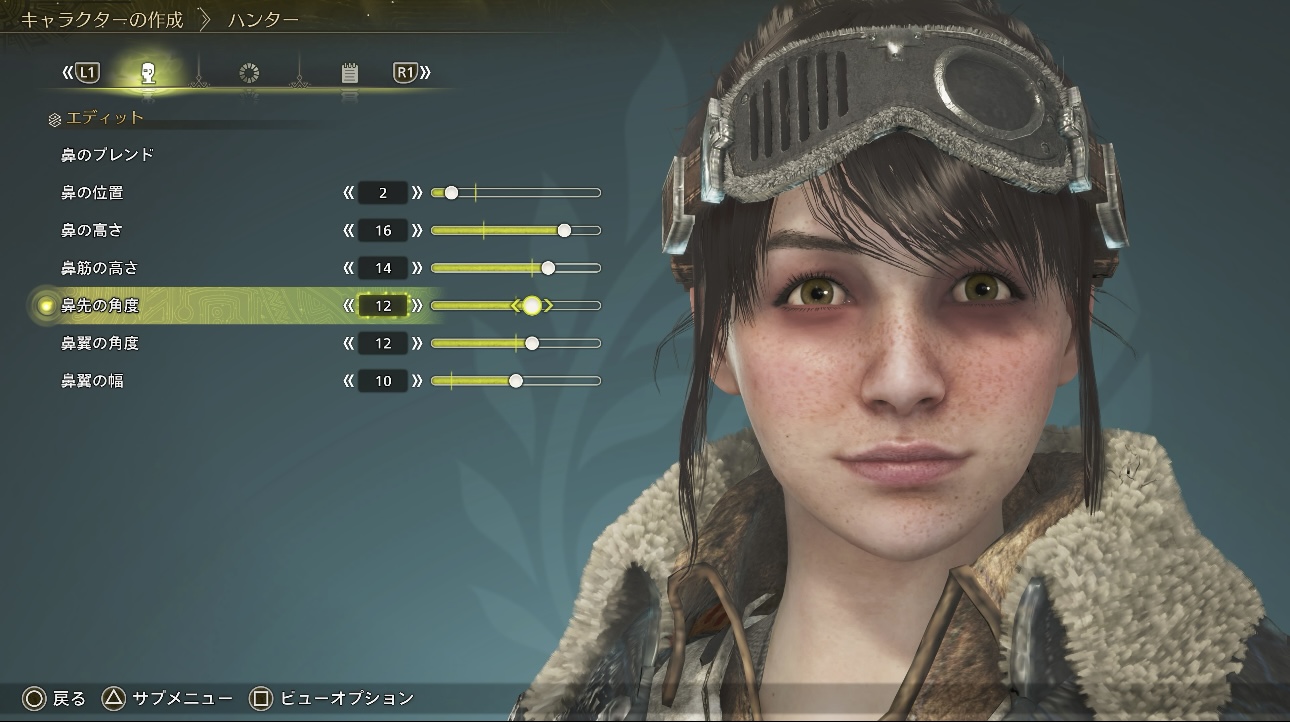Open the circular gear-shaped tab
This screenshot has width=1290, height=722.
coord(249,73)
